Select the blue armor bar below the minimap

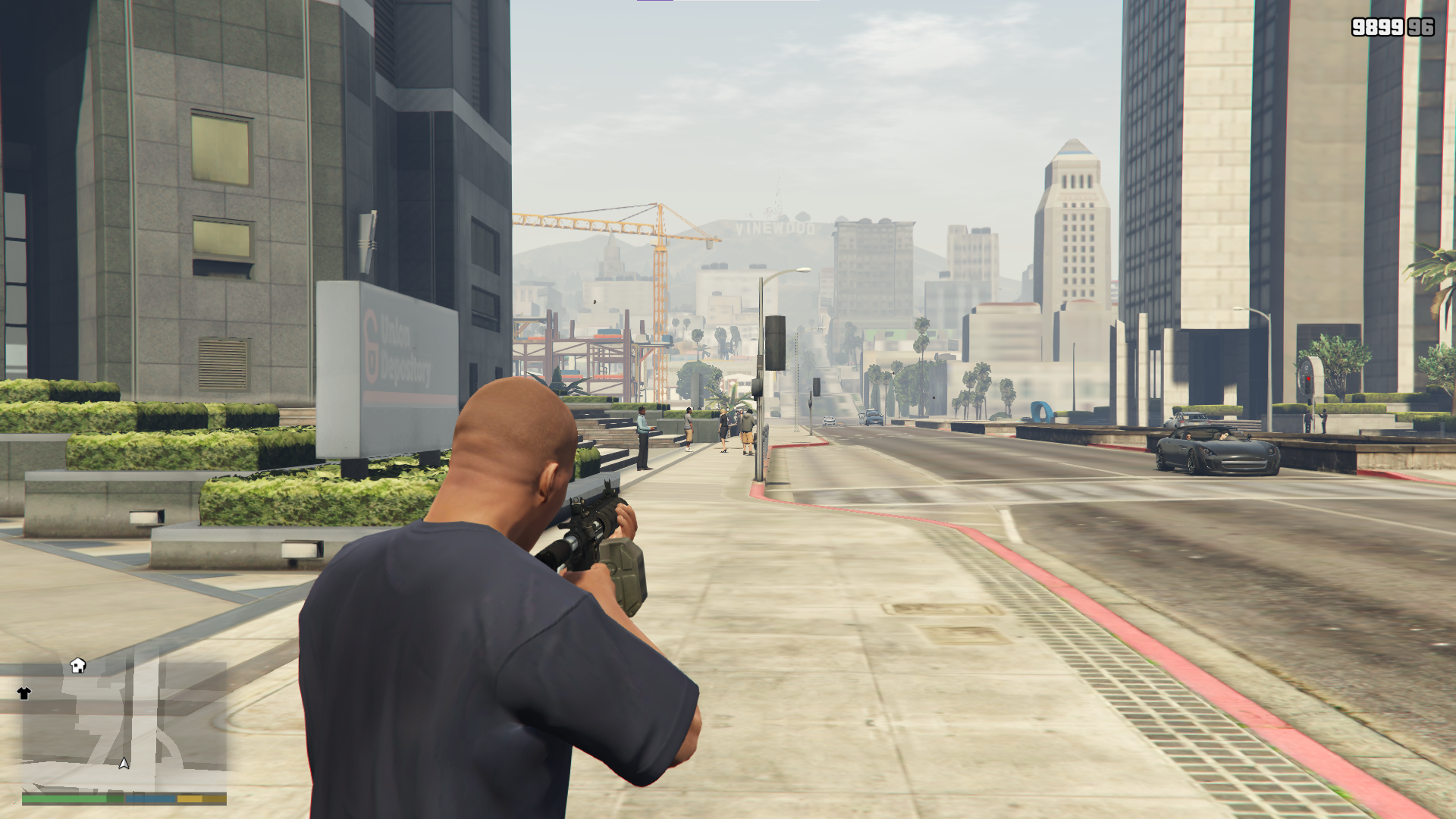click(x=150, y=798)
